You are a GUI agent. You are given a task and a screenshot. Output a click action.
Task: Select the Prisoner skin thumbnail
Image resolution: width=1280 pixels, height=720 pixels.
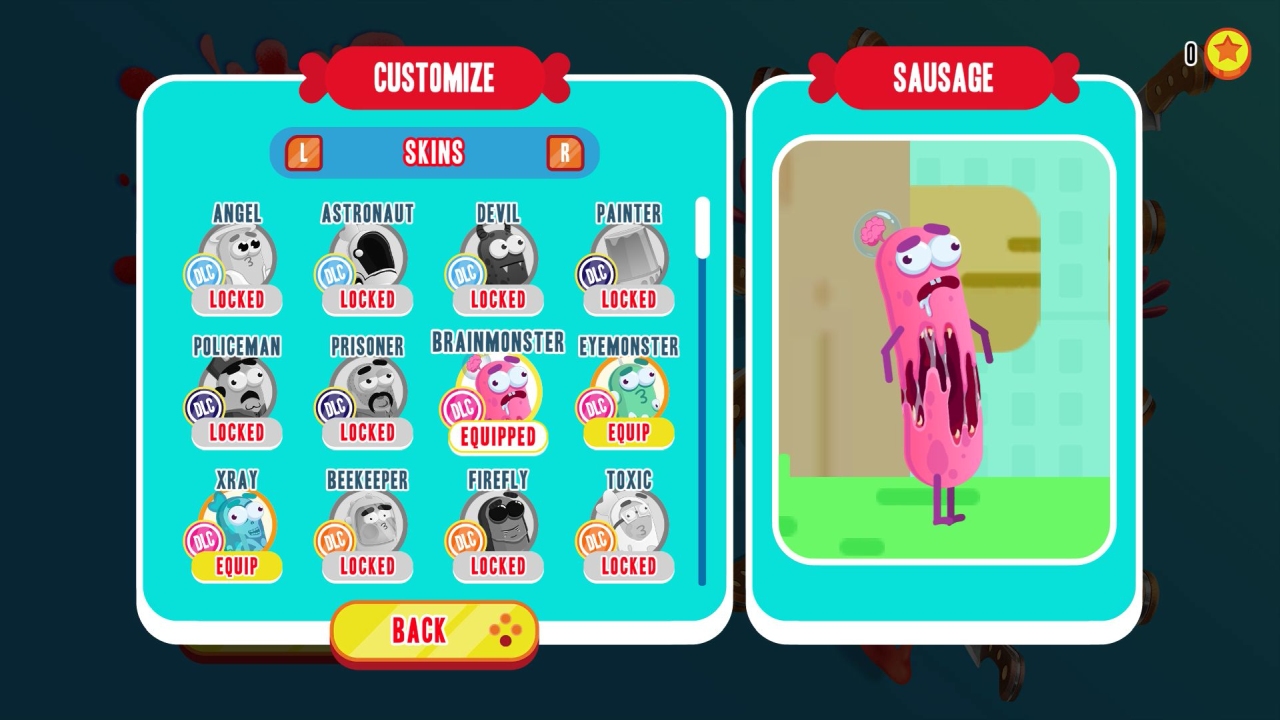(x=366, y=388)
